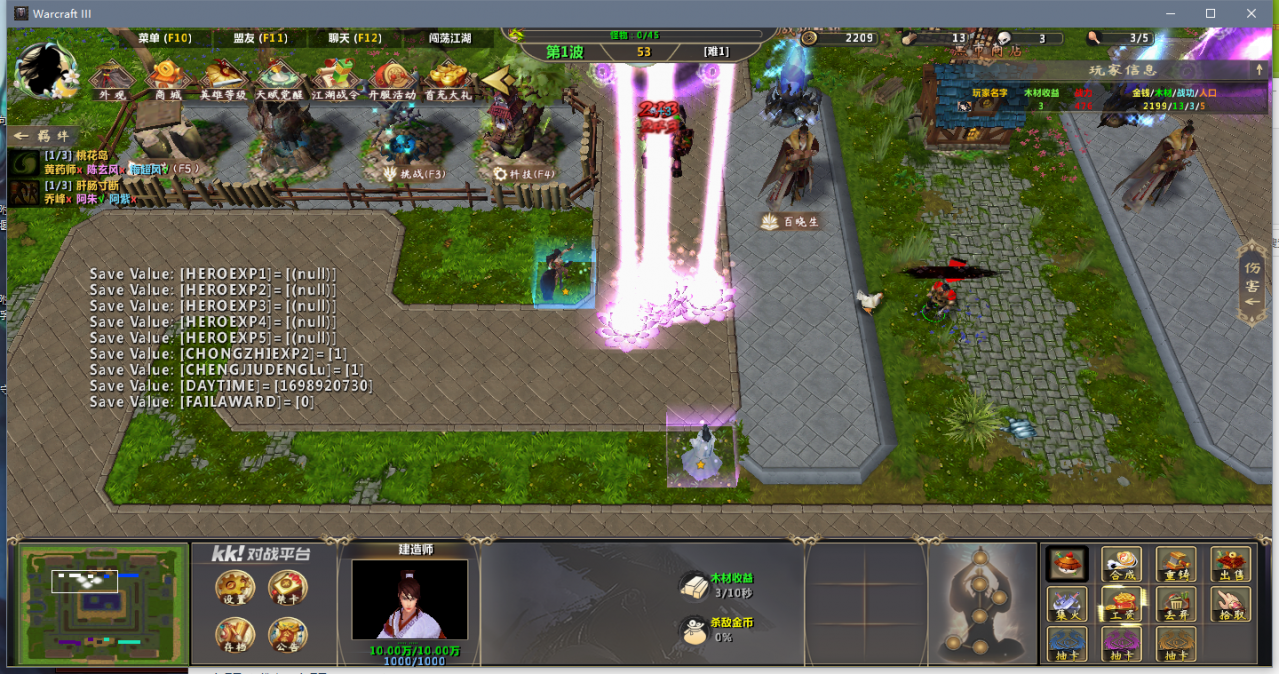
Task: Open the 开服活动 server event icon
Action: point(391,80)
